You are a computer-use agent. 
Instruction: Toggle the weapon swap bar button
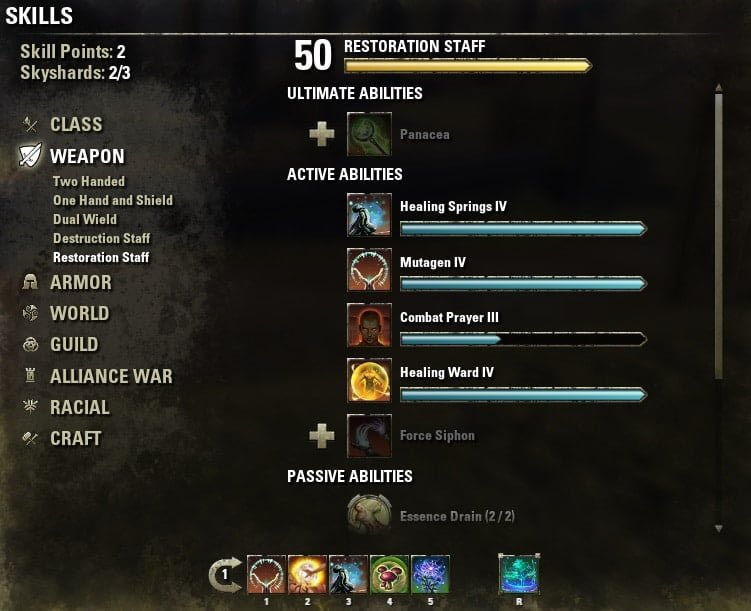pos(224,574)
